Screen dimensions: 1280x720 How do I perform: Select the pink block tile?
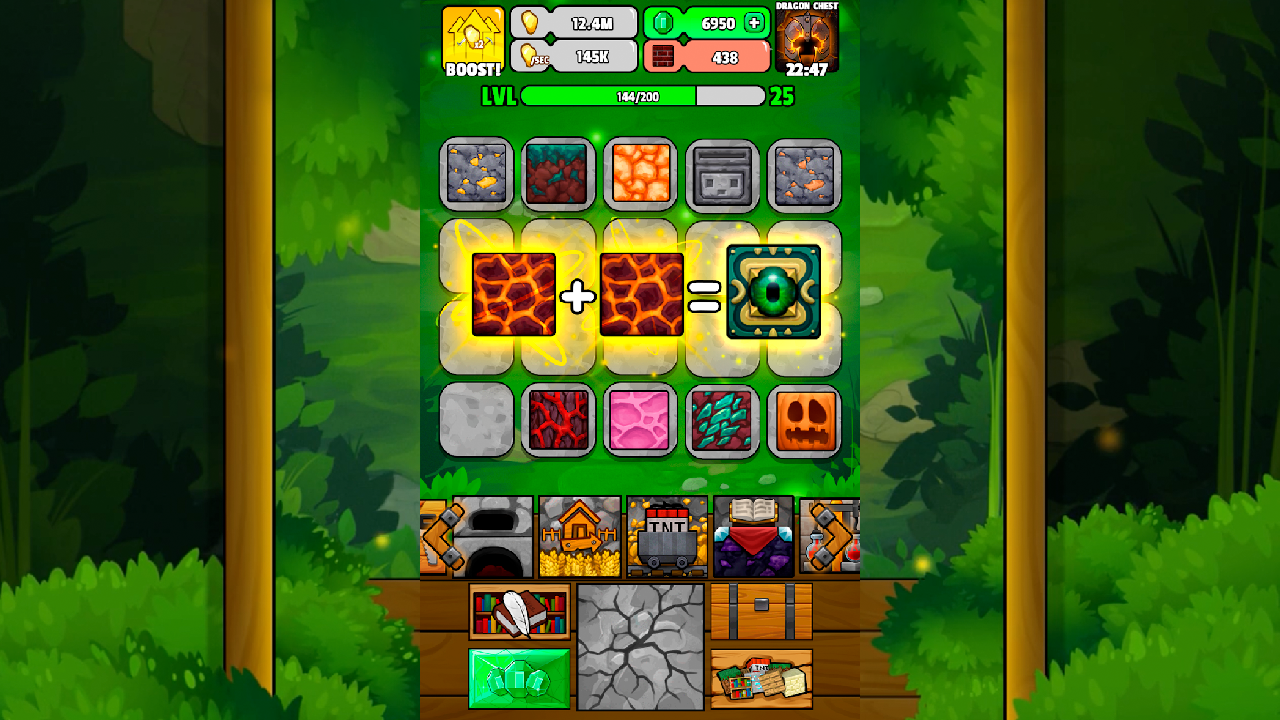pyautogui.click(x=640, y=422)
